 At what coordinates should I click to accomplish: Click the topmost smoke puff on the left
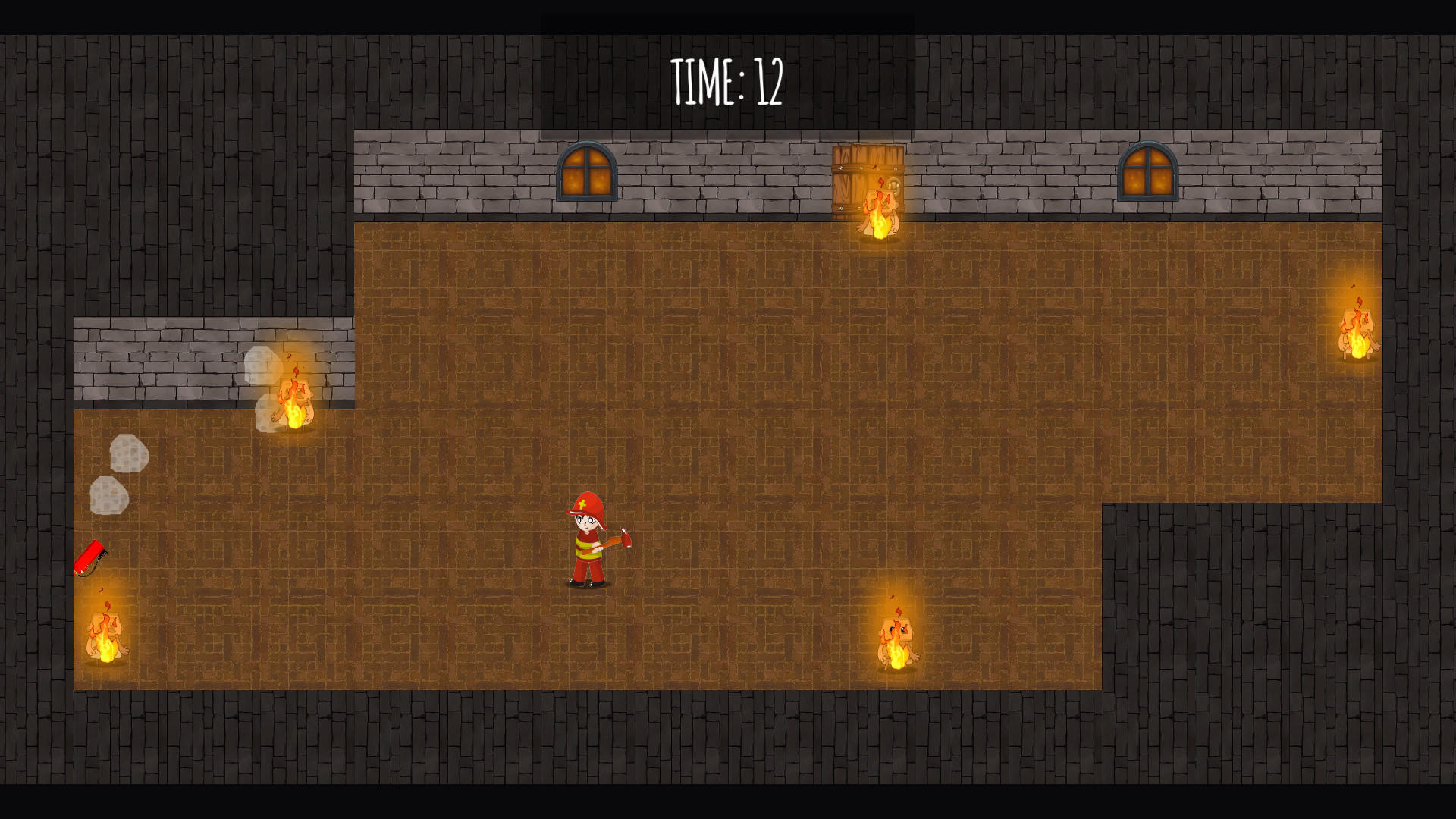[129, 451]
